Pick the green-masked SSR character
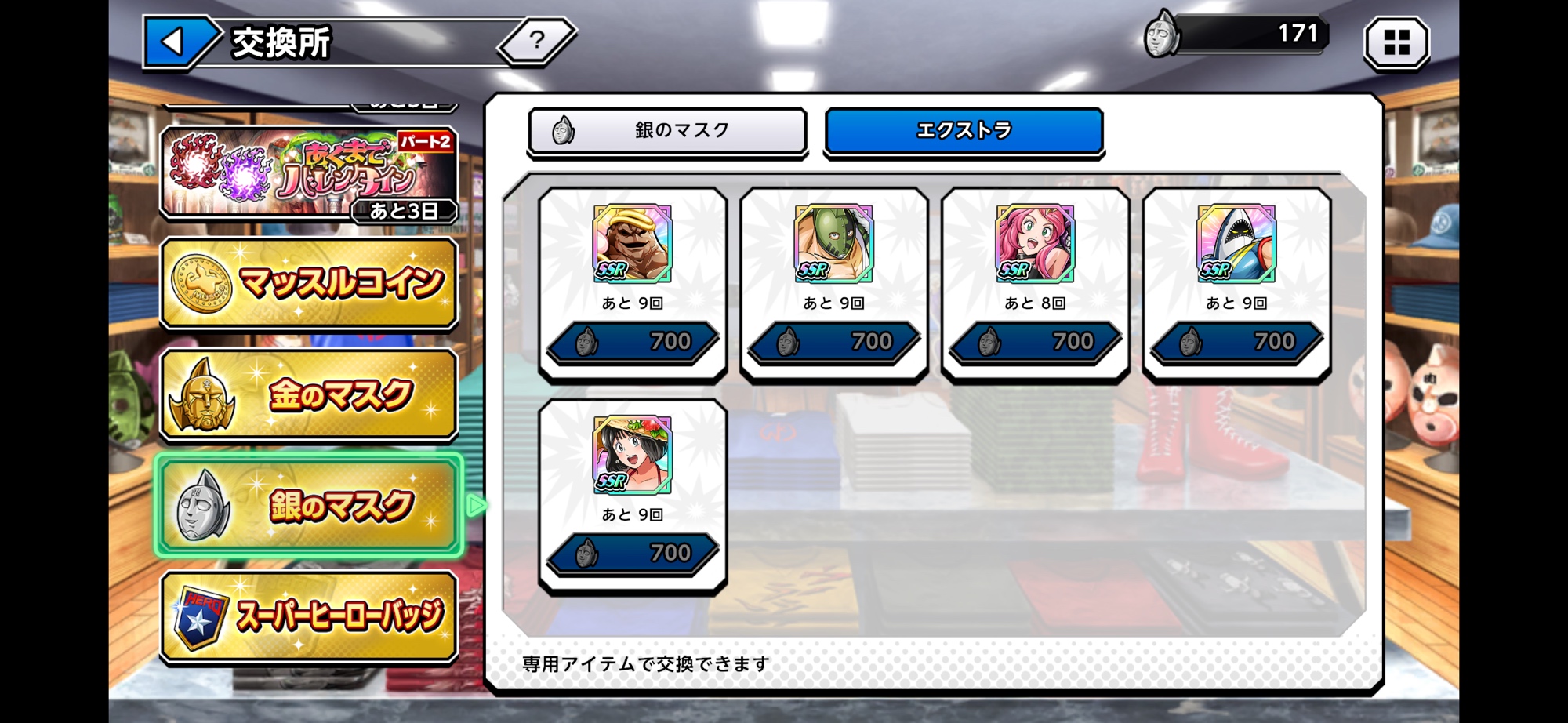Image resolution: width=1568 pixels, height=723 pixels. coord(833,243)
